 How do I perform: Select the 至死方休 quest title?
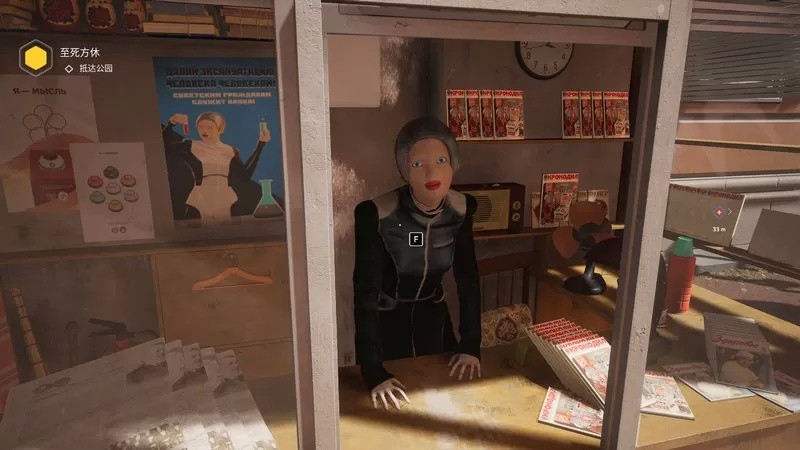(80, 50)
